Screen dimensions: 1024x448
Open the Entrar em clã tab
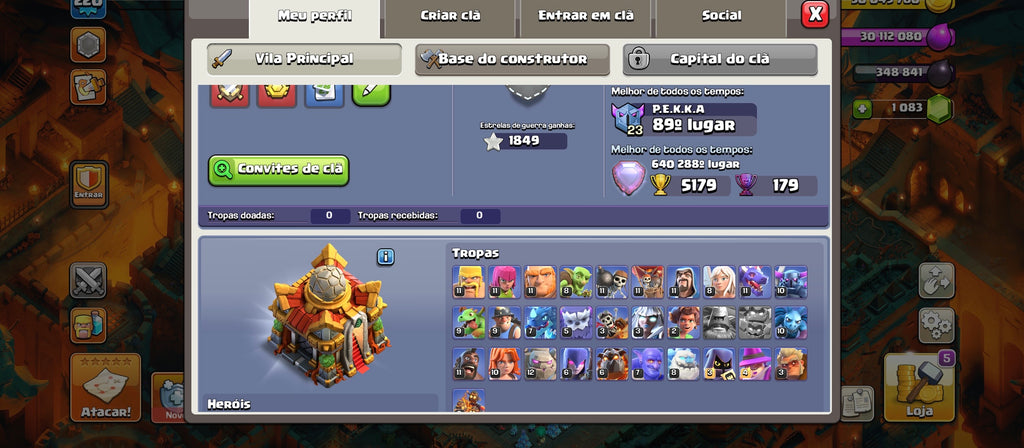(x=585, y=16)
